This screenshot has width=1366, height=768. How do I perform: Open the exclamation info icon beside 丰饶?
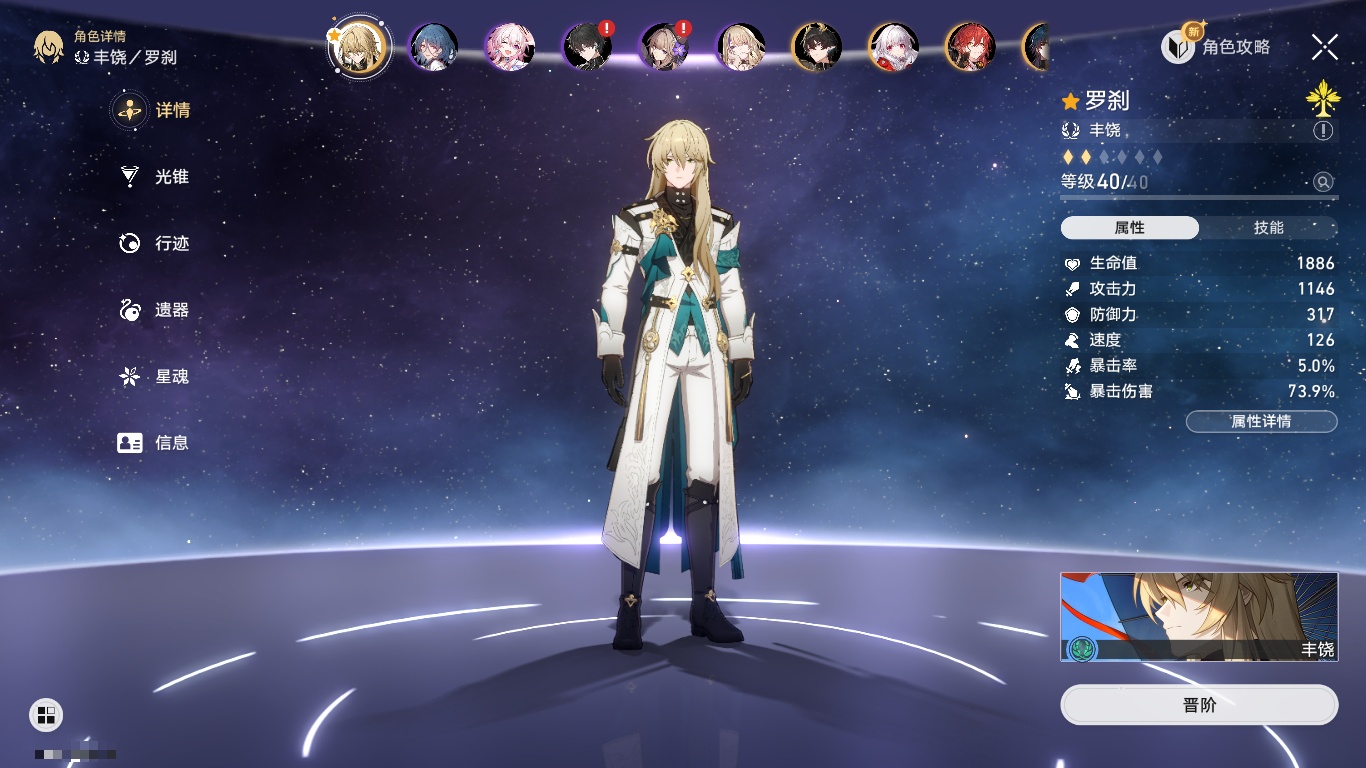(x=1323, y=131)
